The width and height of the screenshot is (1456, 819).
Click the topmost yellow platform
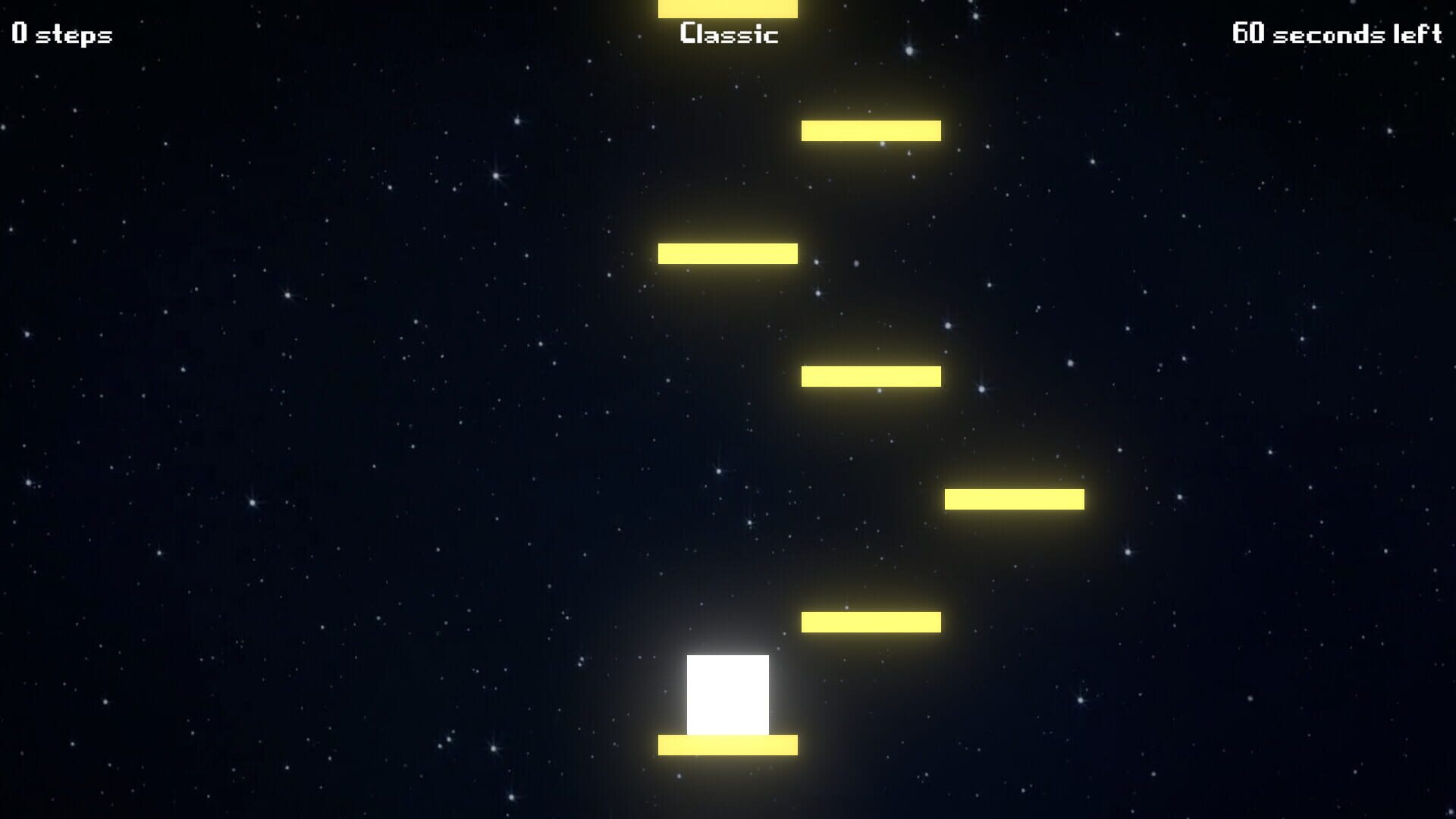726,9
